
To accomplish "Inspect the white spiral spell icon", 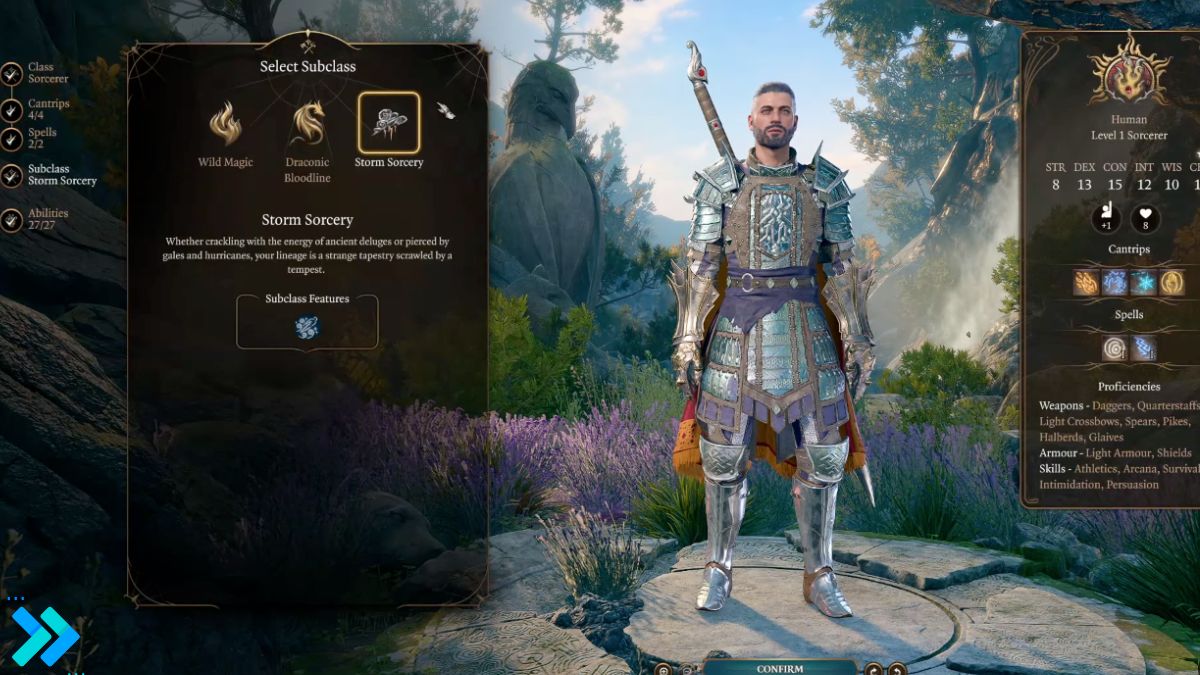I will coord(1114,348).
